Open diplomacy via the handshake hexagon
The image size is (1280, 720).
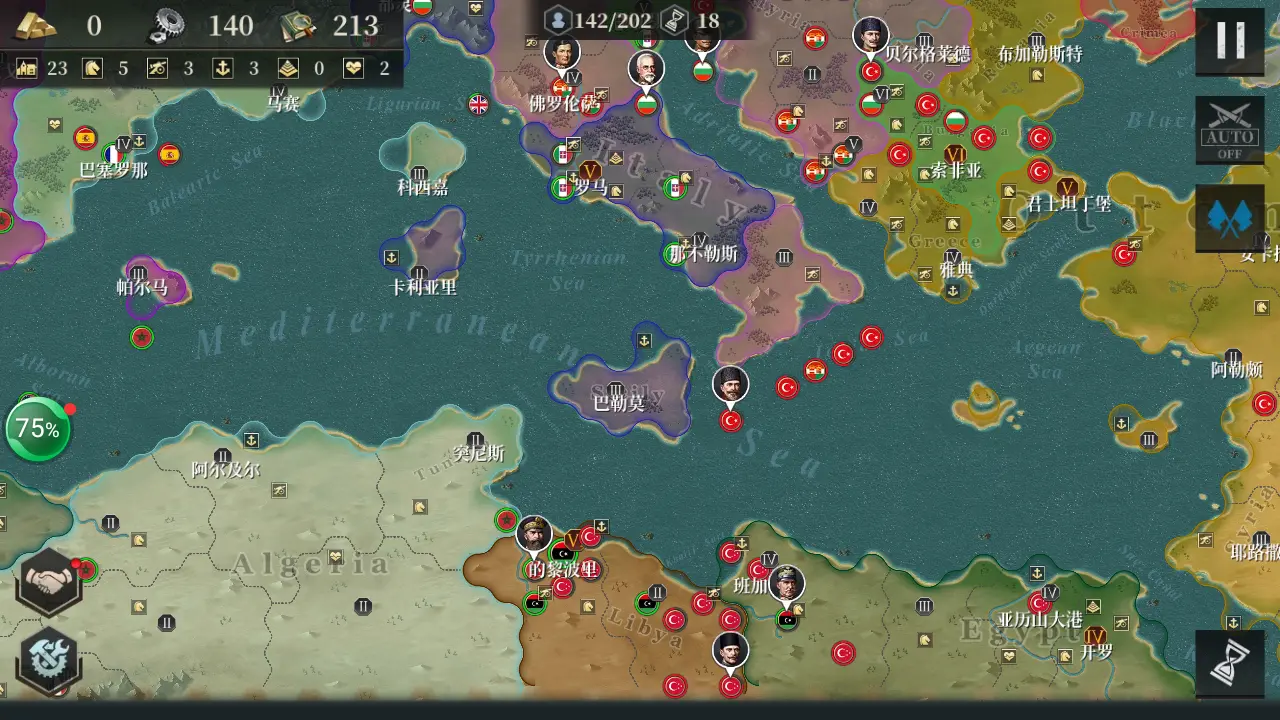47,581
